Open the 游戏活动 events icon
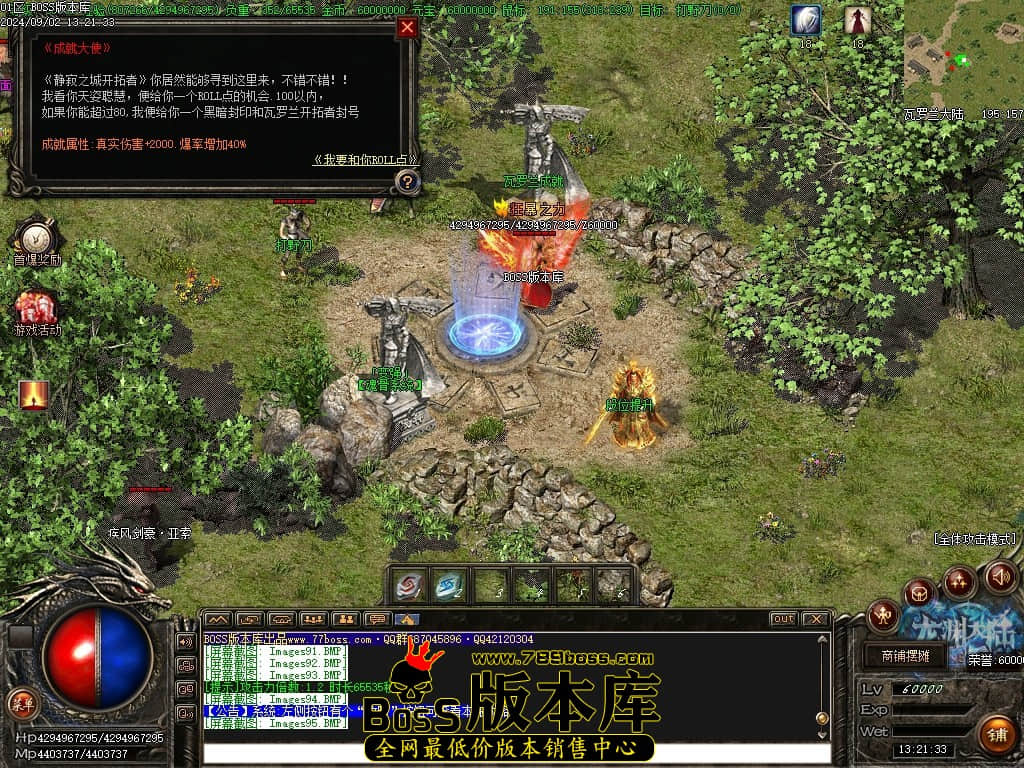The width and height of the screenshot is (1024, 768). [36, 307]
